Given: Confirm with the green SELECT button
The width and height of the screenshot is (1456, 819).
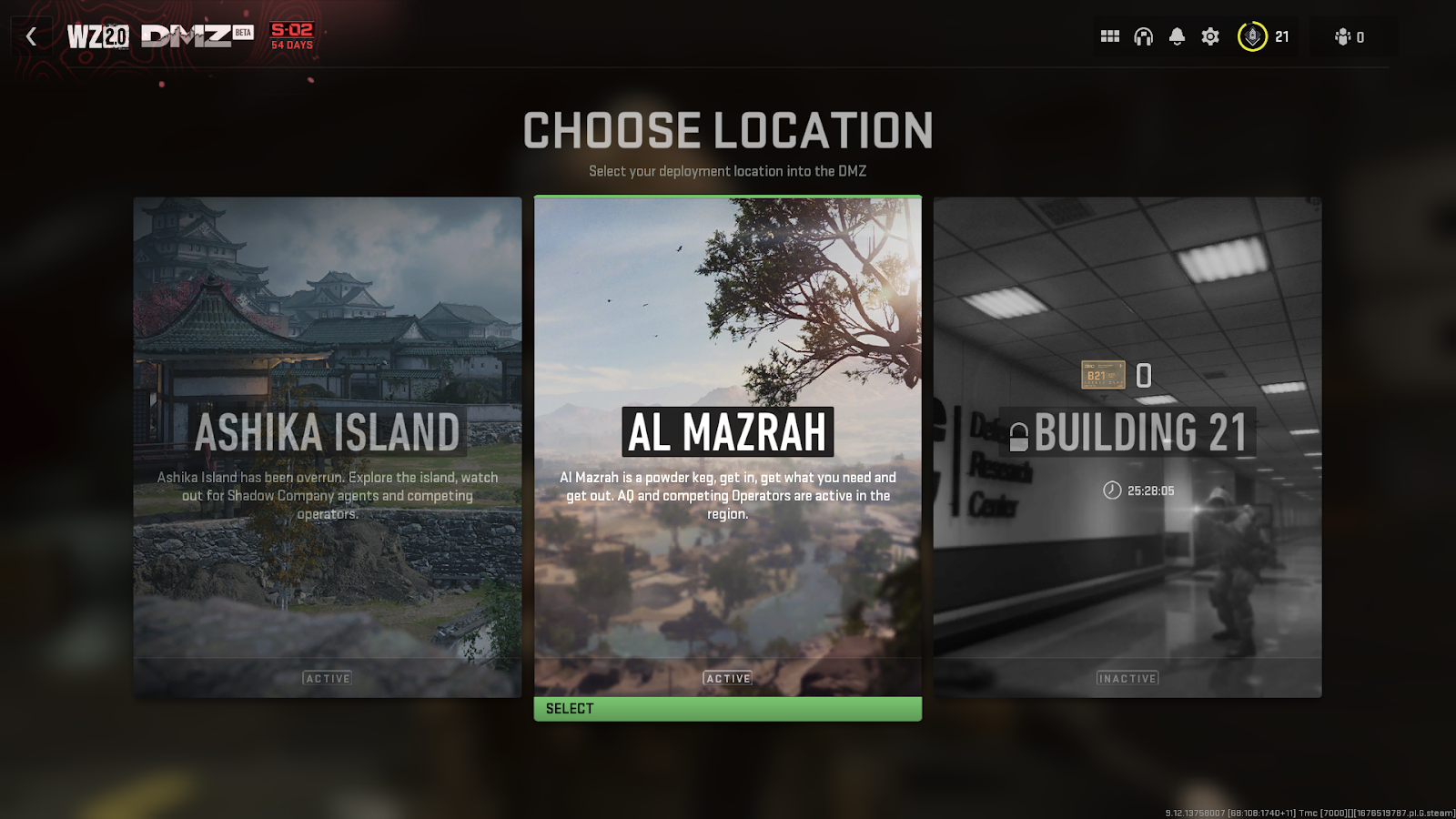Looking at the screenshot, I should 727,709.
